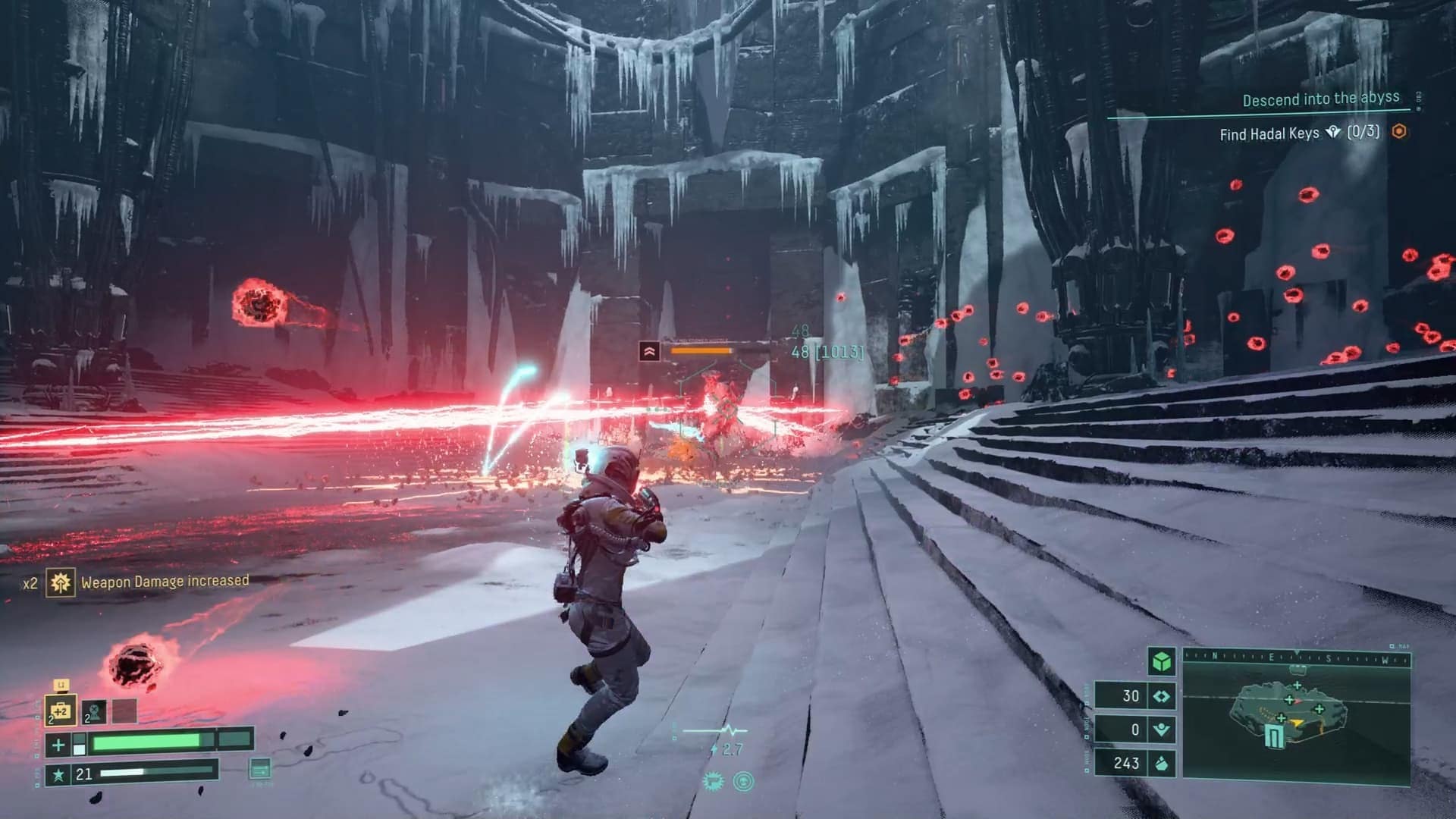Select the gun burst weapon trait icon
The width and height of the screenshot is (1456, 819).
713,782
